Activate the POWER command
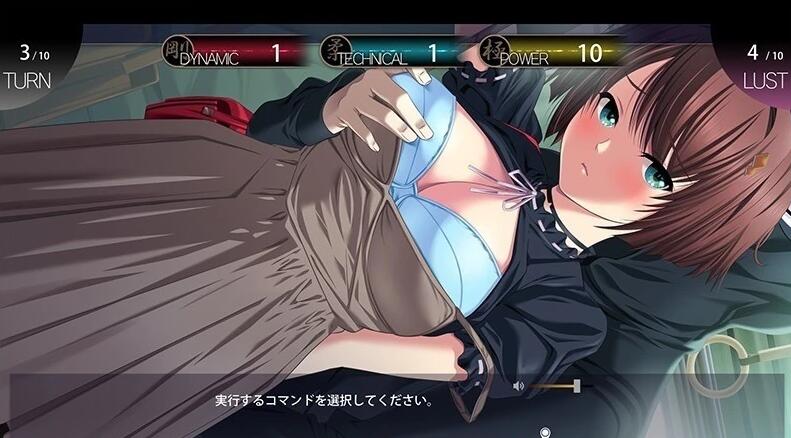The height and width of the screenshot is (438, 791). (x=555, y=52)
